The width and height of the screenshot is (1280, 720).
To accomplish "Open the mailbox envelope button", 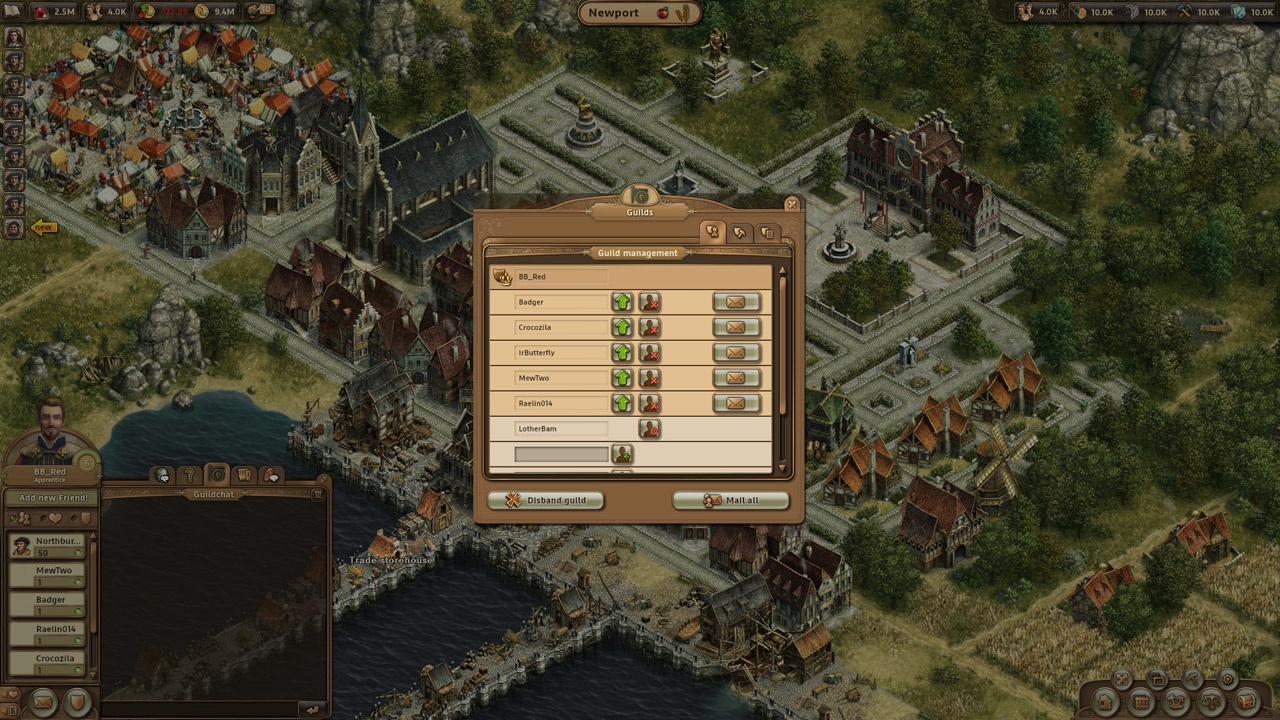I will coord(42,702).
